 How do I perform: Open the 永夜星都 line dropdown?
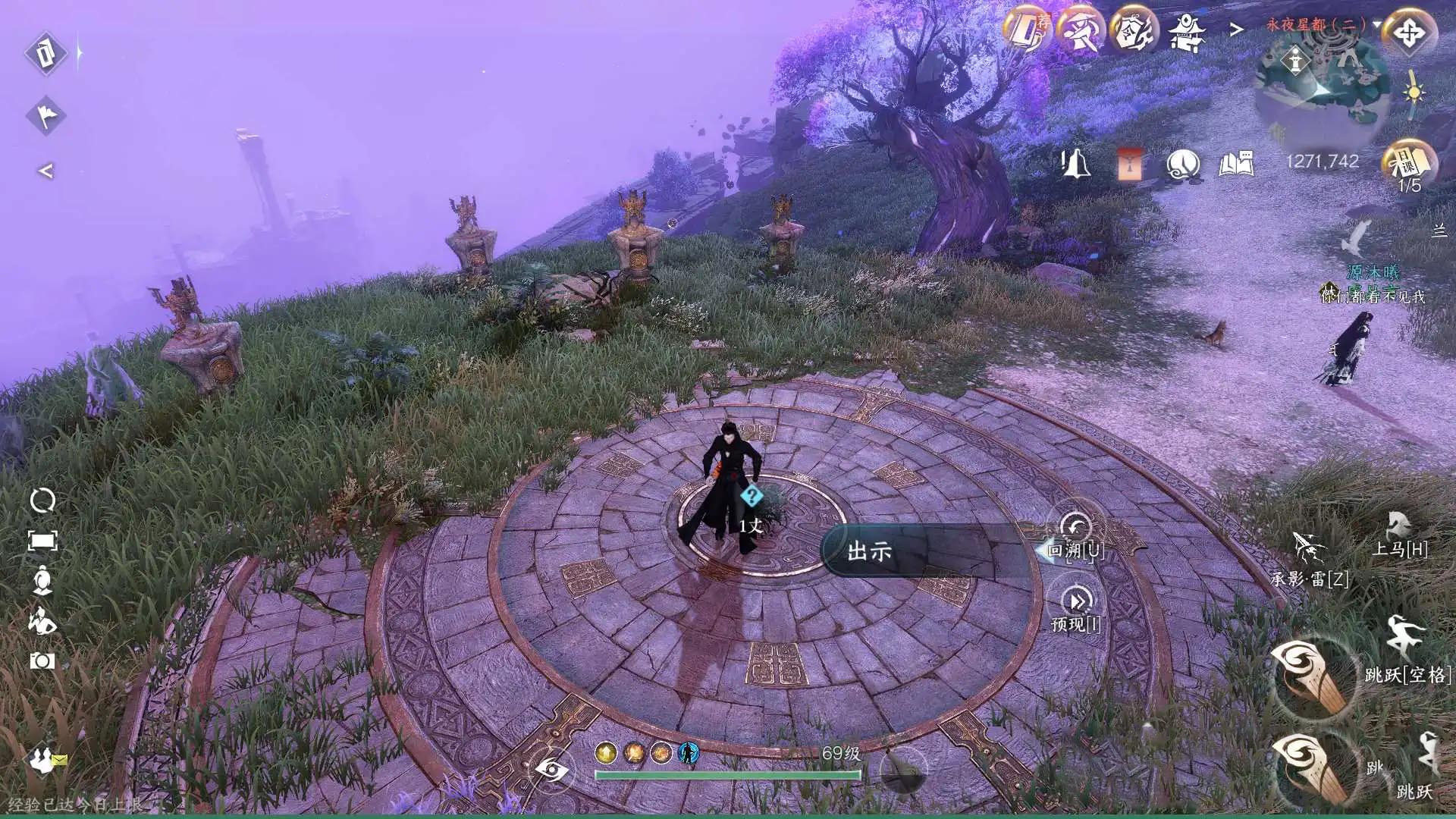click(x=1377, y=24)
